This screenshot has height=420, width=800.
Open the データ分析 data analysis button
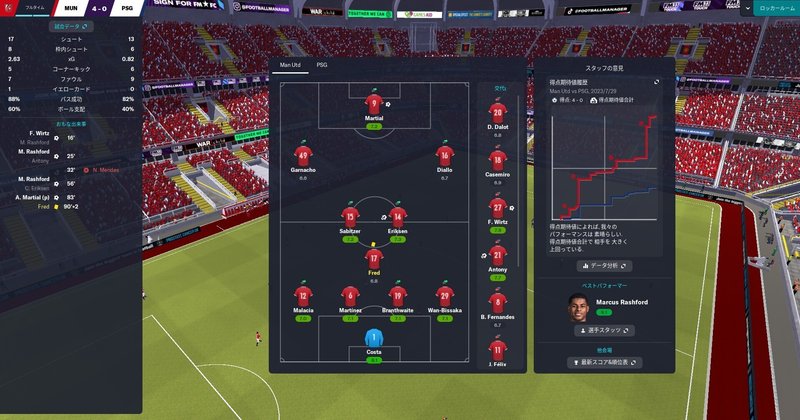click(605, 267)
